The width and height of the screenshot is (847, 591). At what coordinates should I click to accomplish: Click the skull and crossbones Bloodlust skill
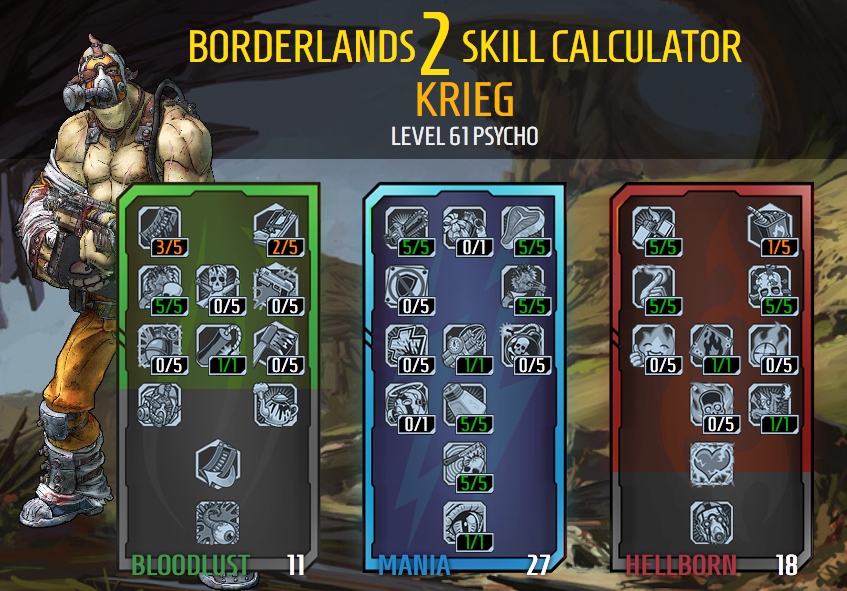[215, 285]
